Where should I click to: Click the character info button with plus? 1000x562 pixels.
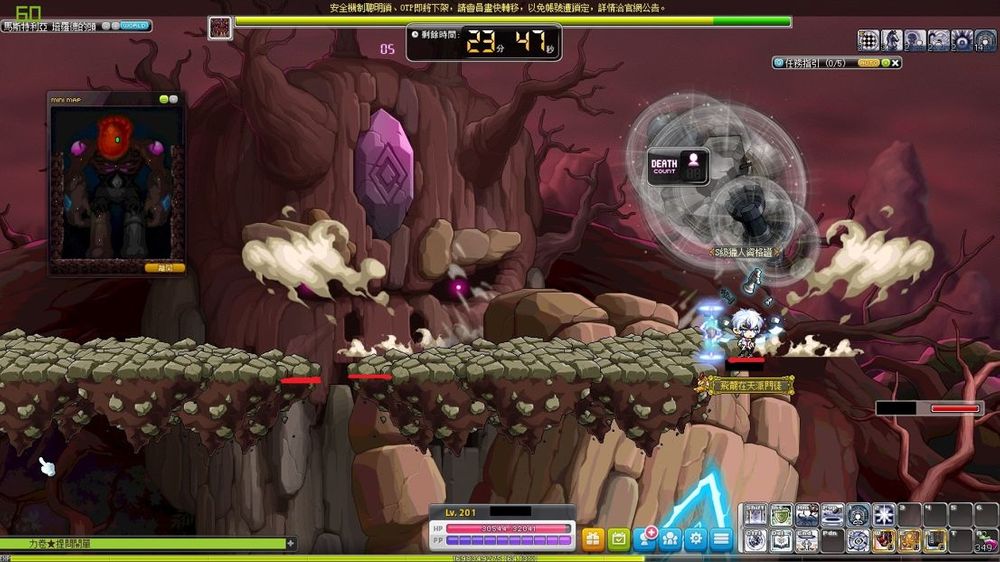pyautogui.click(x=645, y=539)
